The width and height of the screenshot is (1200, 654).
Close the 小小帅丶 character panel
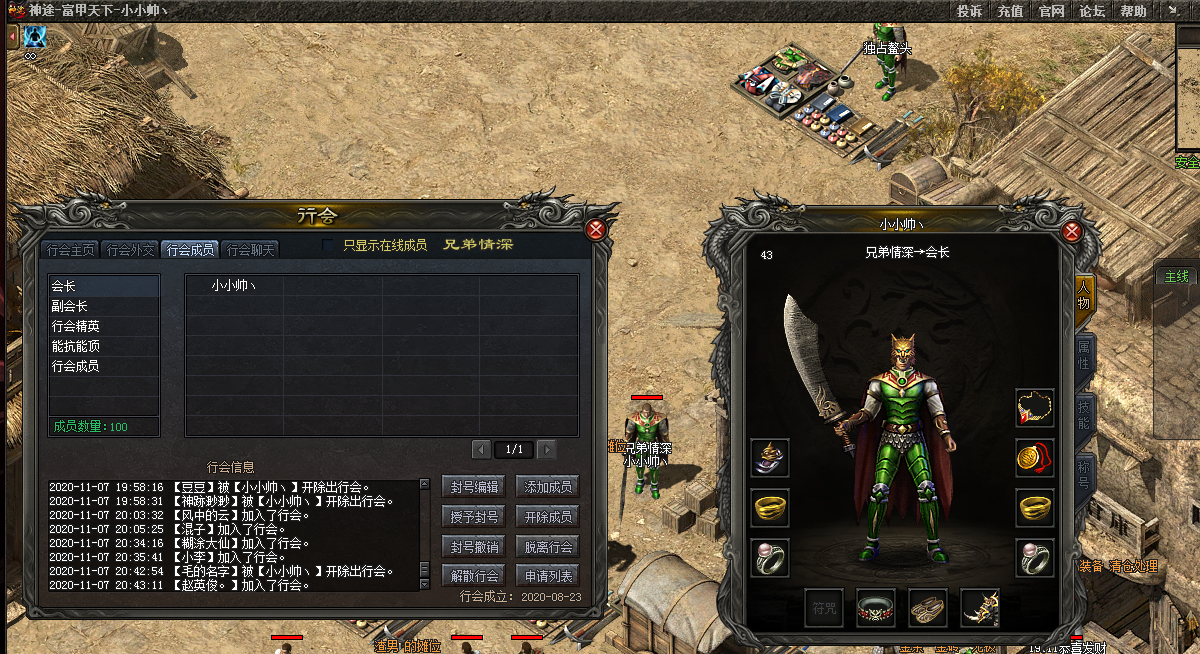[x=1072, y=232]
